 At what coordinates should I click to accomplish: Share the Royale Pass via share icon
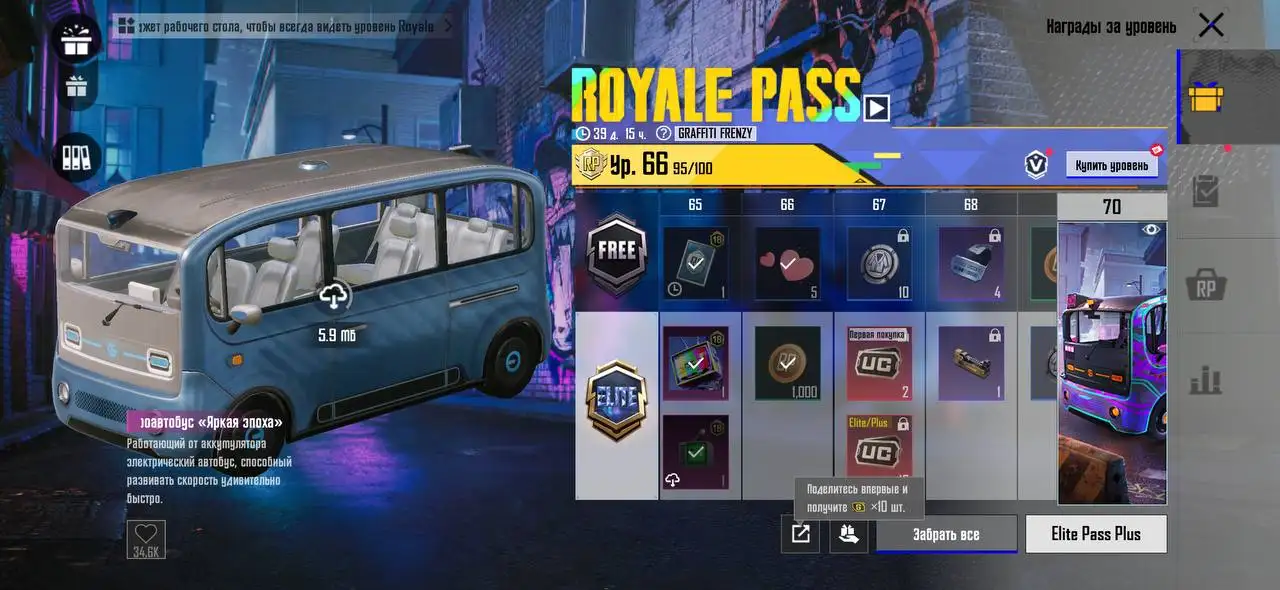click(800, 534)
